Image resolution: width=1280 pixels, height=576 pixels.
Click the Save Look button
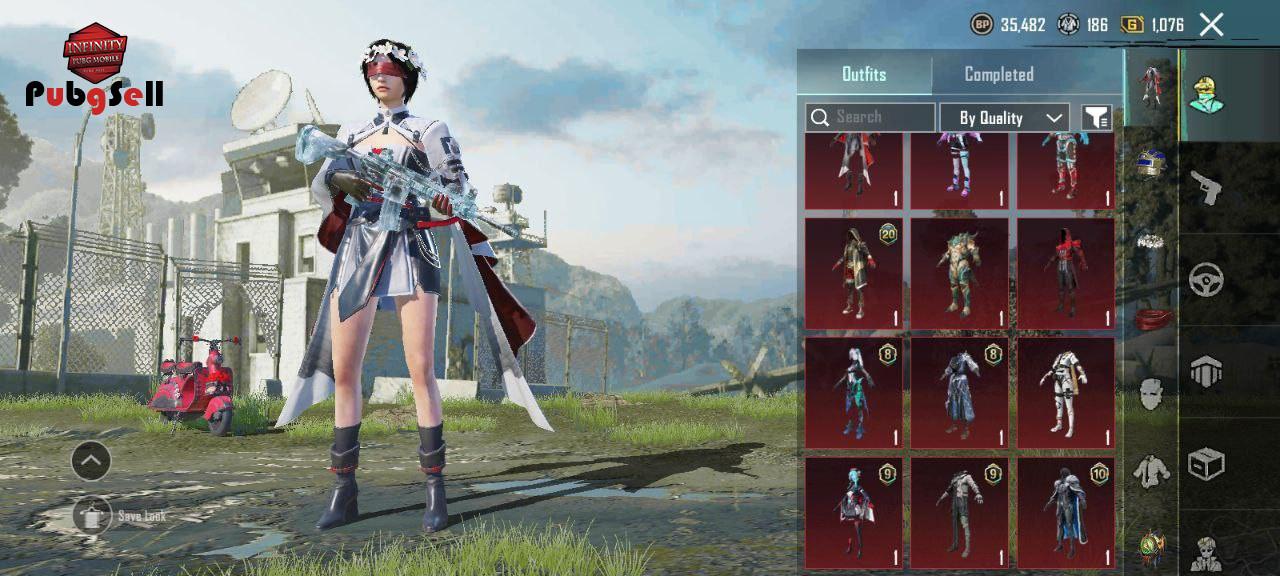pos(93,516)
